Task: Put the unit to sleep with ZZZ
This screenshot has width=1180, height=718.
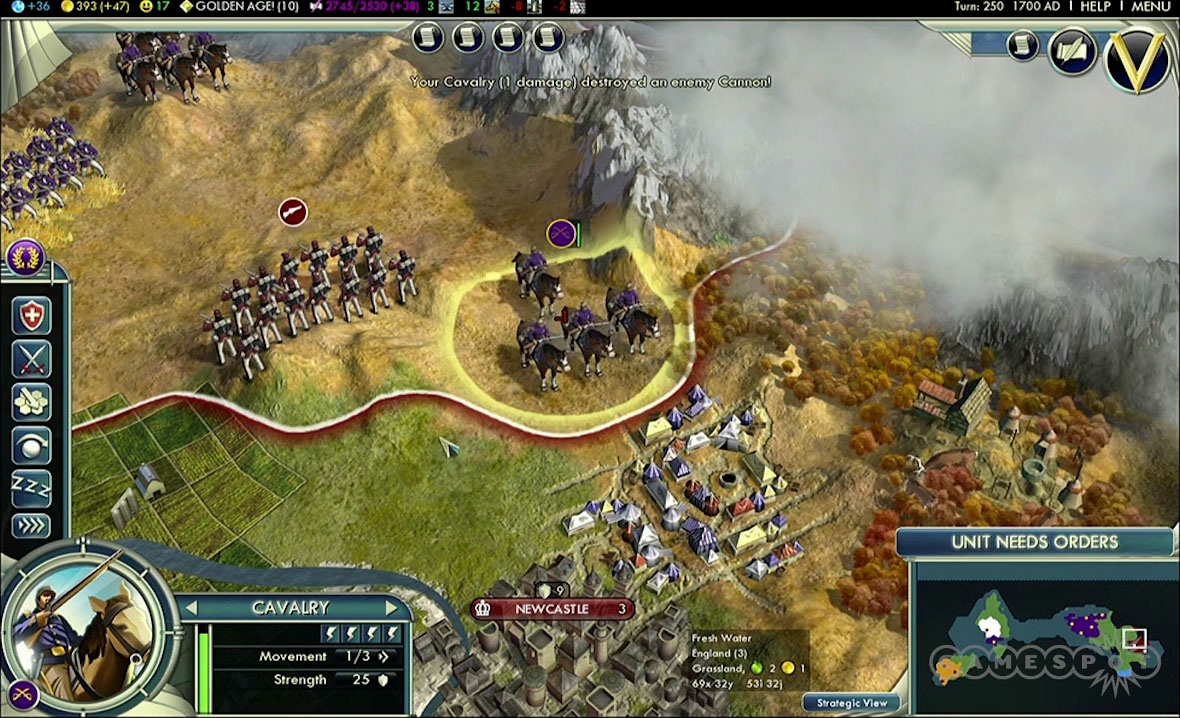Action: click(31, 487)
